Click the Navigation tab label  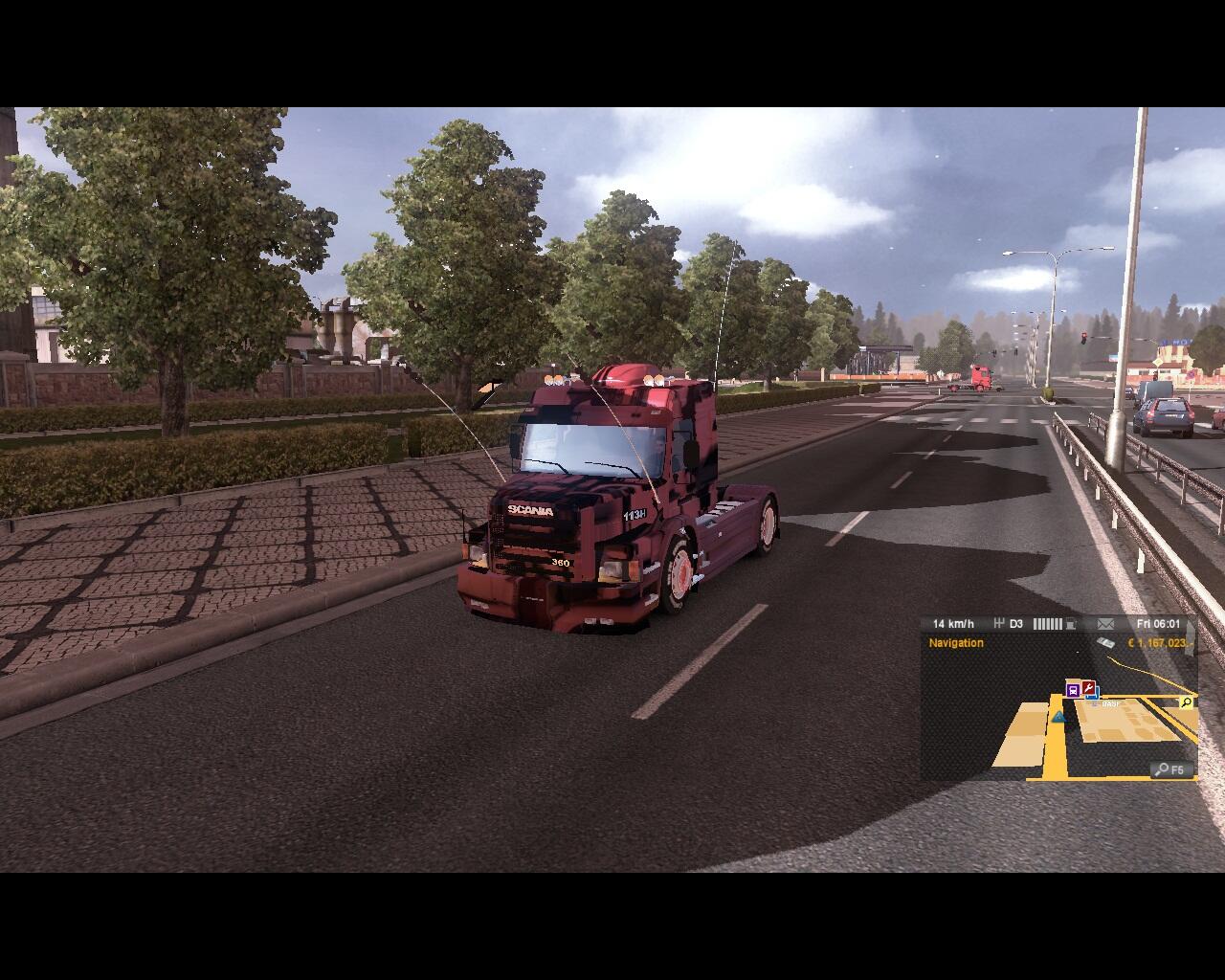955,643
